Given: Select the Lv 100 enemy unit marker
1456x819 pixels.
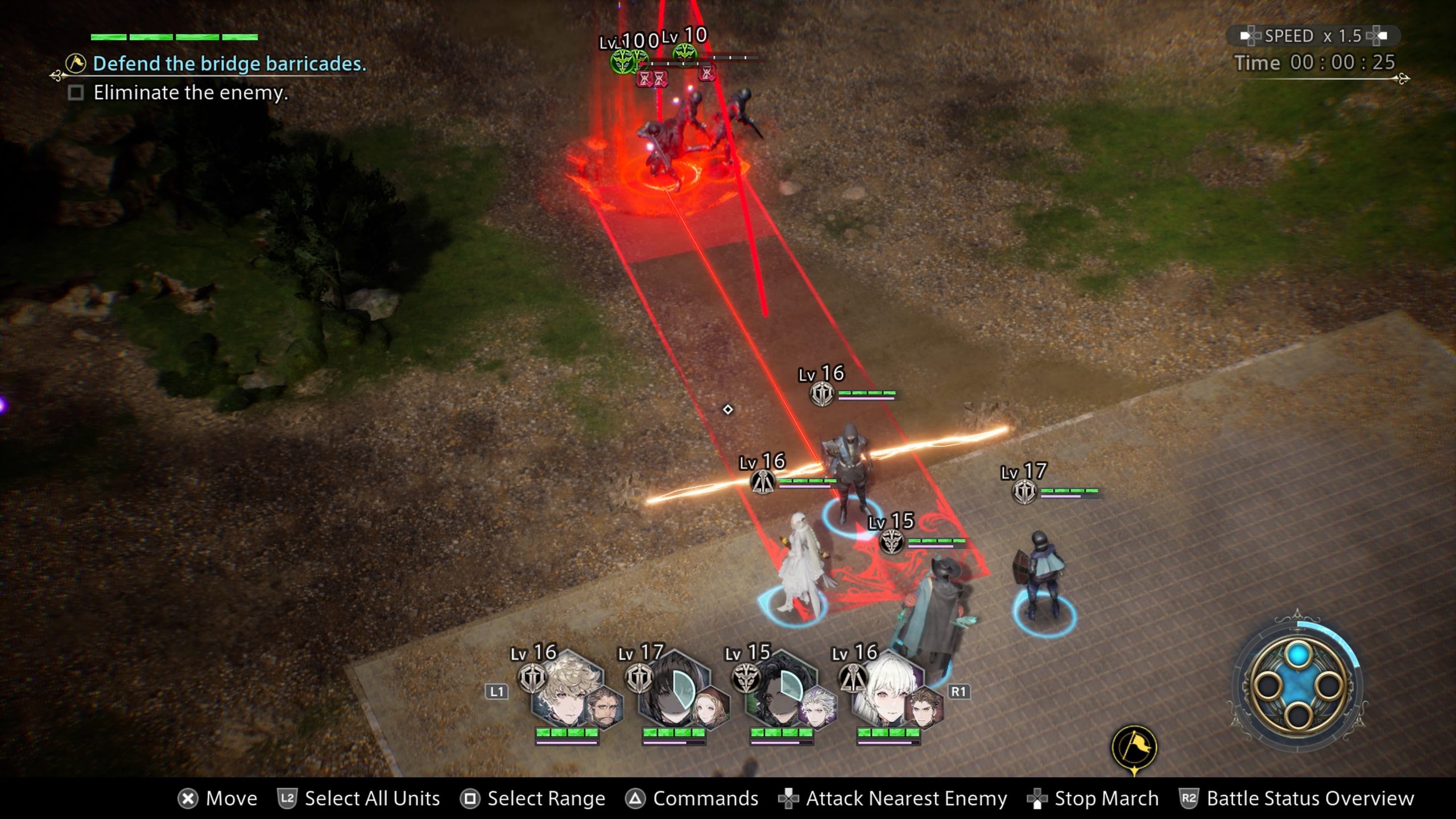Looking at the screenshot, I should [x=623, y=60].
